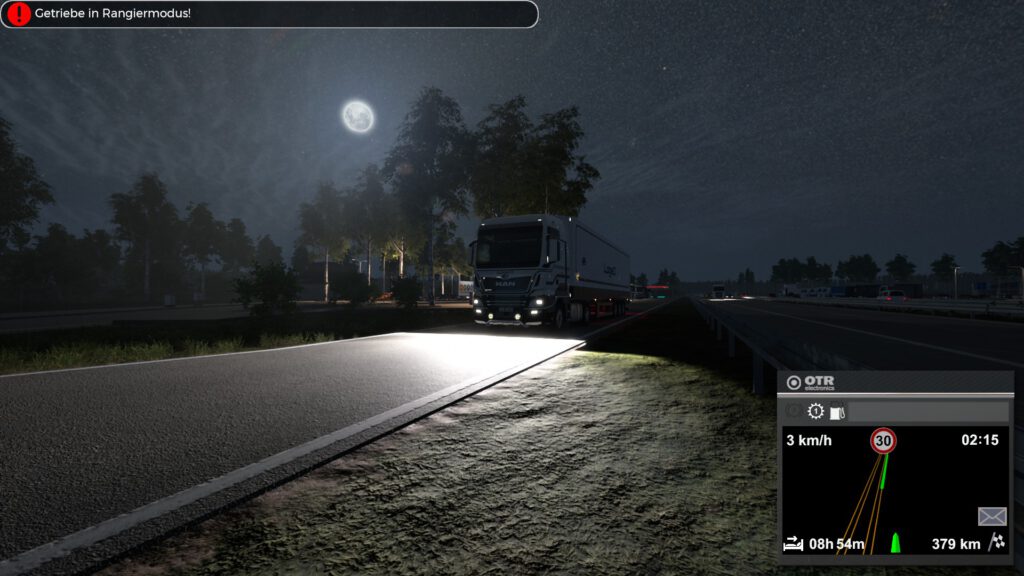Click the checkered flag destination icon
The width and height of the screenshot is (1024, 576).
point(997,543)
